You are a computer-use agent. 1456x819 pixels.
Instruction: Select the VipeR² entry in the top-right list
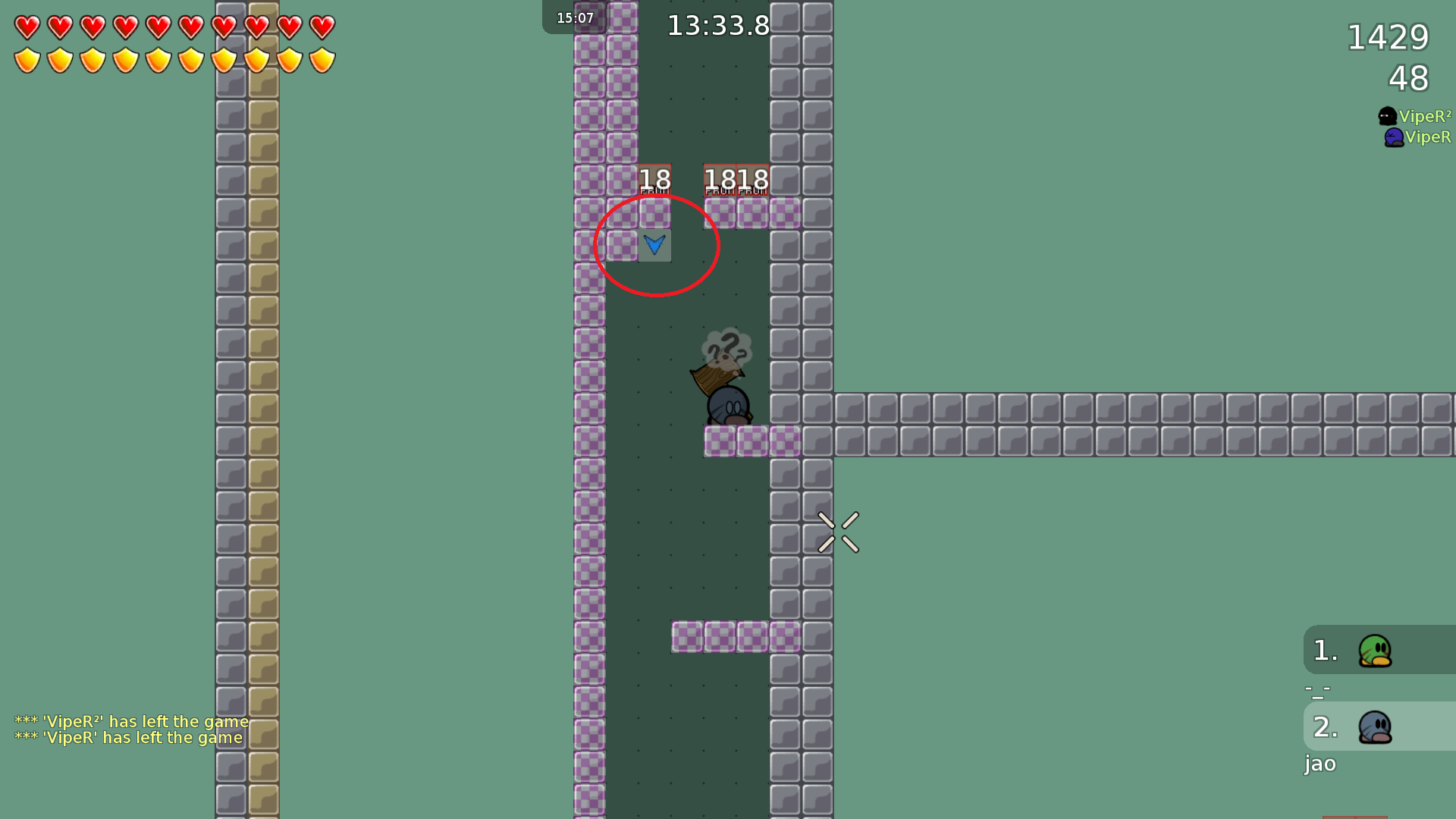[x=1425, y=116]
